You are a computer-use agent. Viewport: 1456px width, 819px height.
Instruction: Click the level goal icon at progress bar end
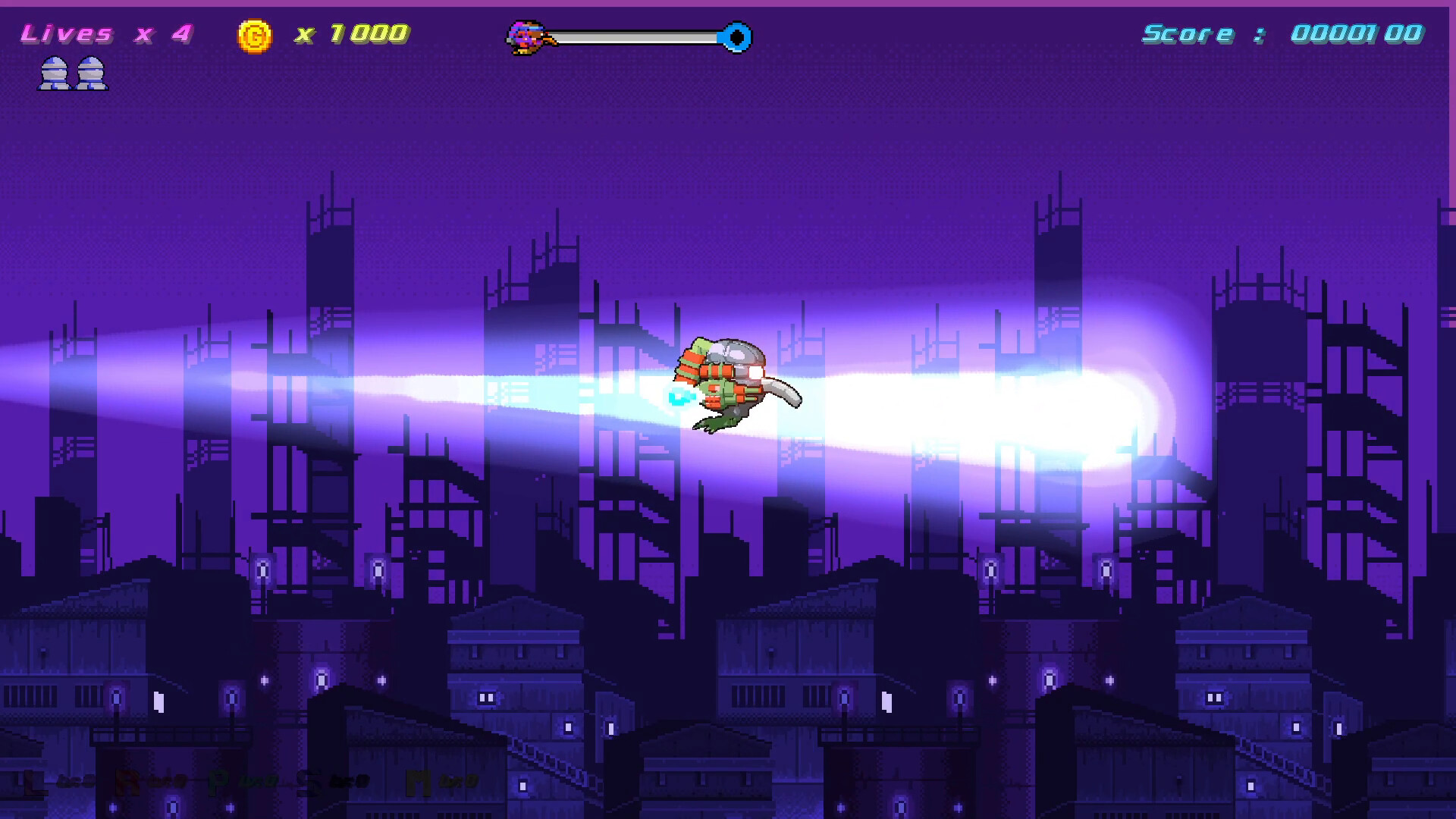(734, 34)
